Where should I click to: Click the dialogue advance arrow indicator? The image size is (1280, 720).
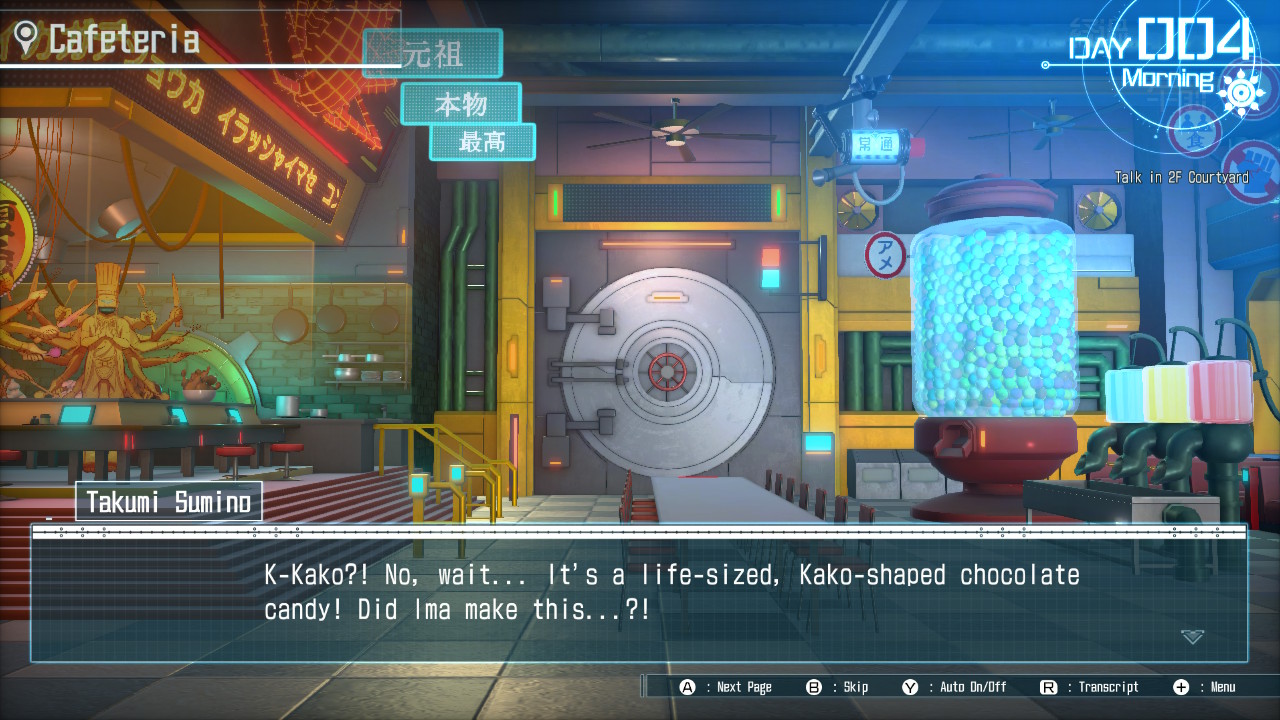pos(1191,636)
